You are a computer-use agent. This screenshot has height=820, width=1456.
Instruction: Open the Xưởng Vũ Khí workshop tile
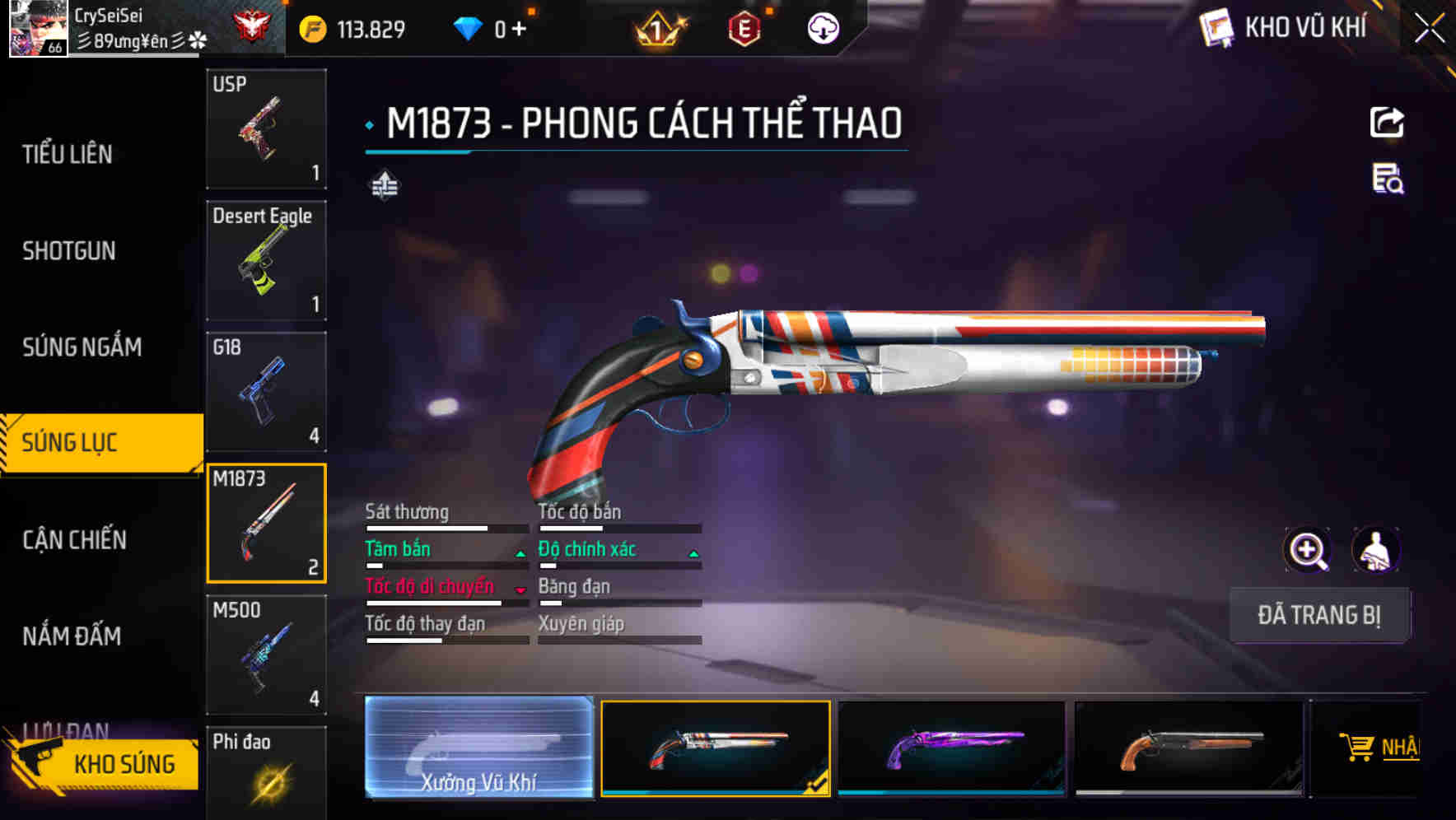tap(478, 748)
